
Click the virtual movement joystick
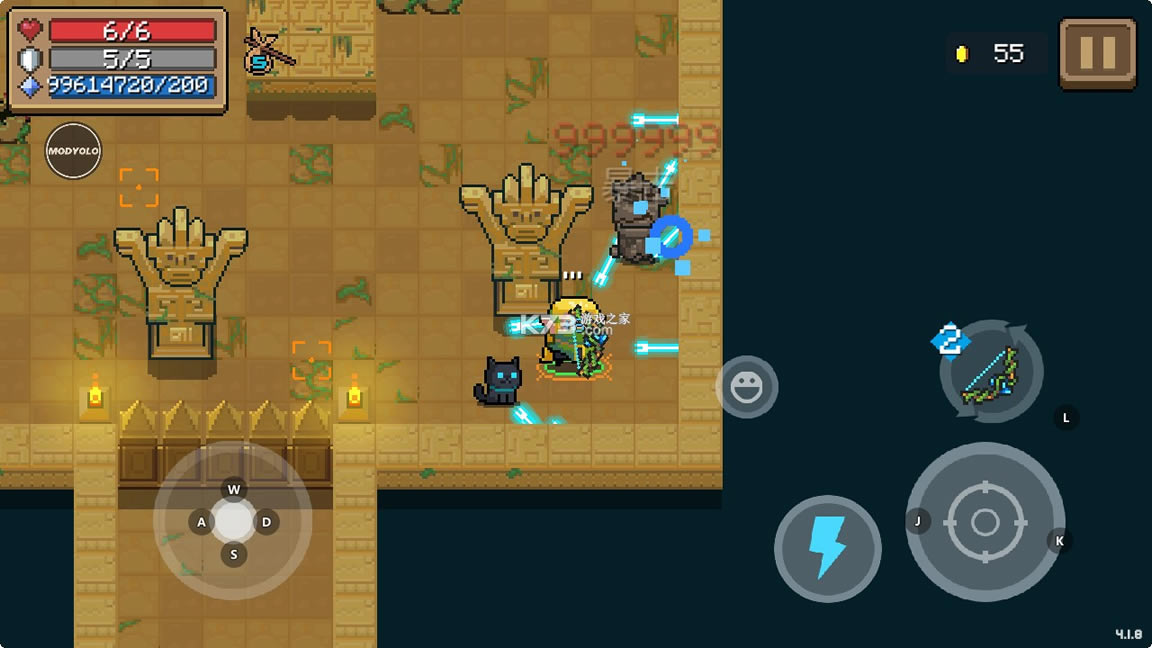[x=233, y=521]
